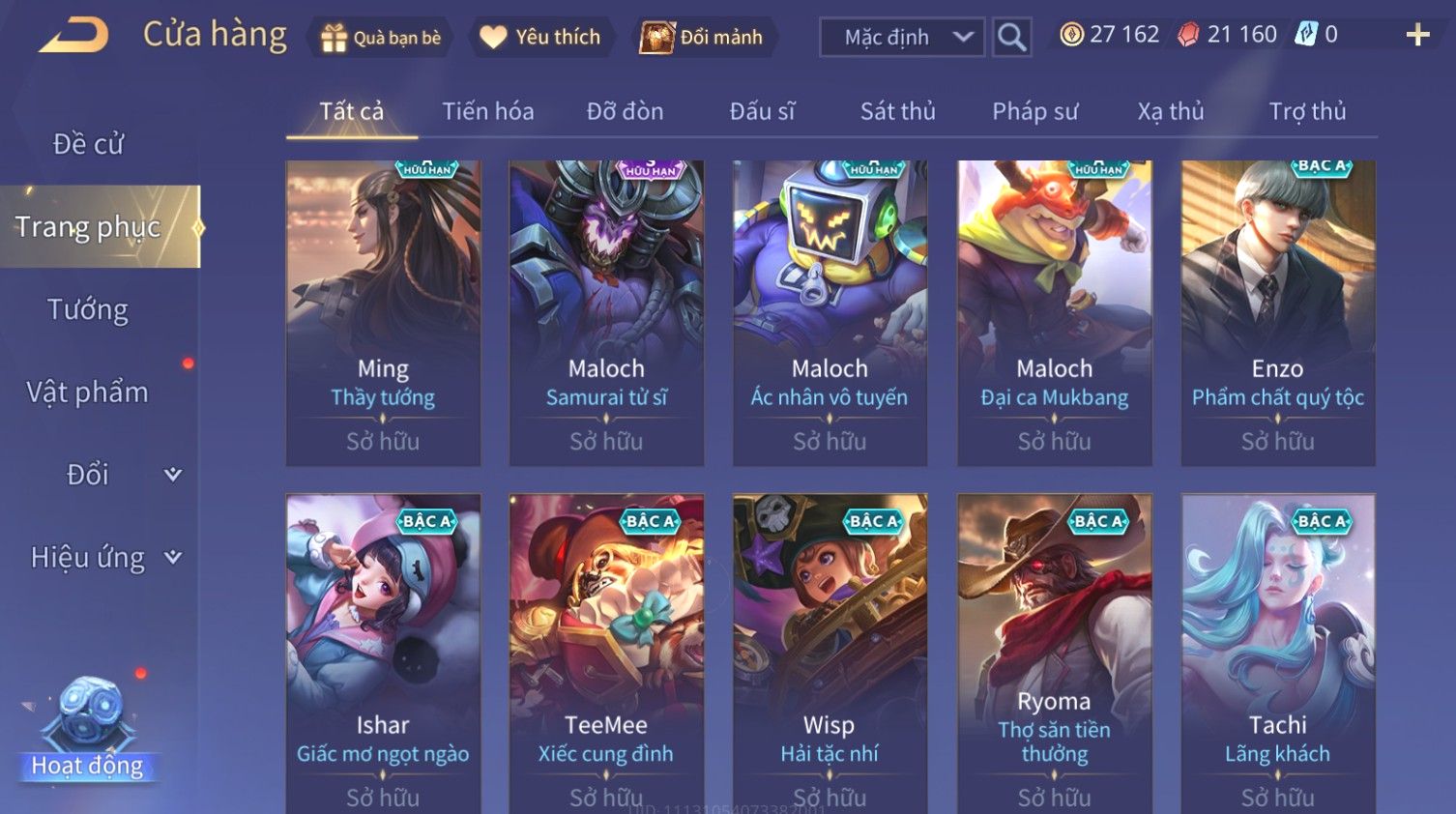Open Quà bạn bè gift menu
This screenshot has height=814, width=1456.
pos(381,38)
